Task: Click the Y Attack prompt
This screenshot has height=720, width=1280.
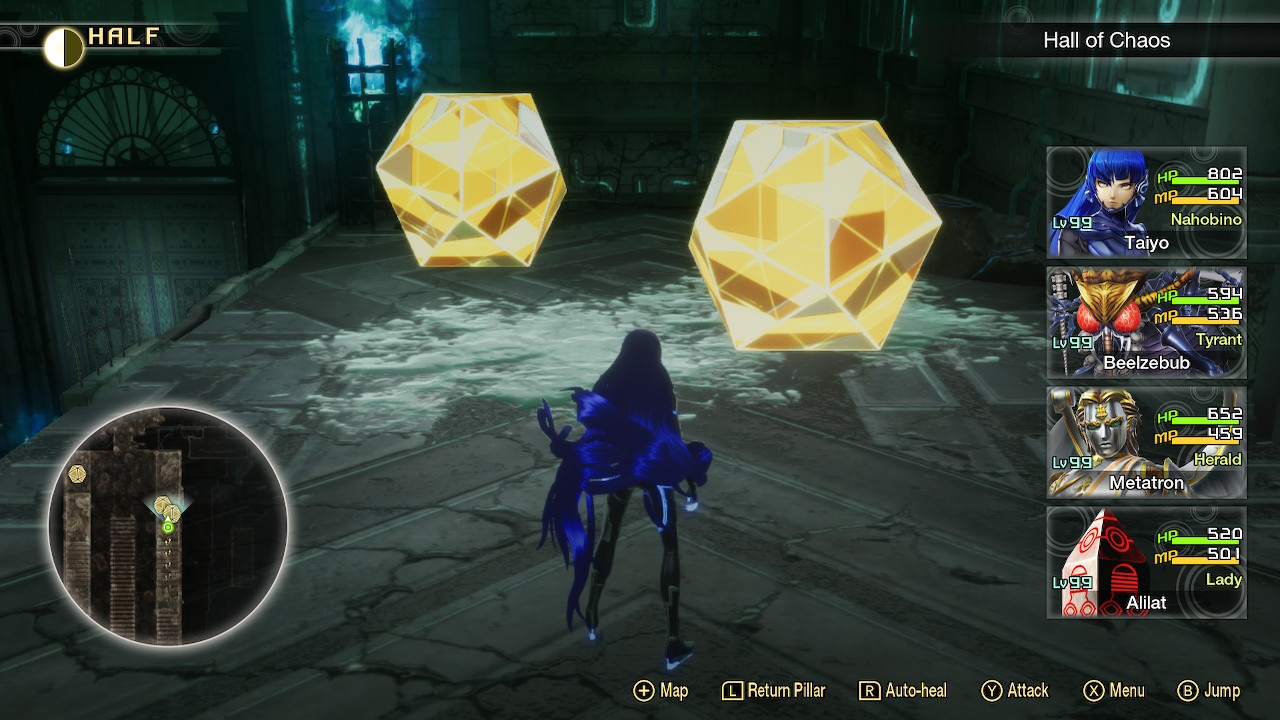Action: [x=1016, y=690]
